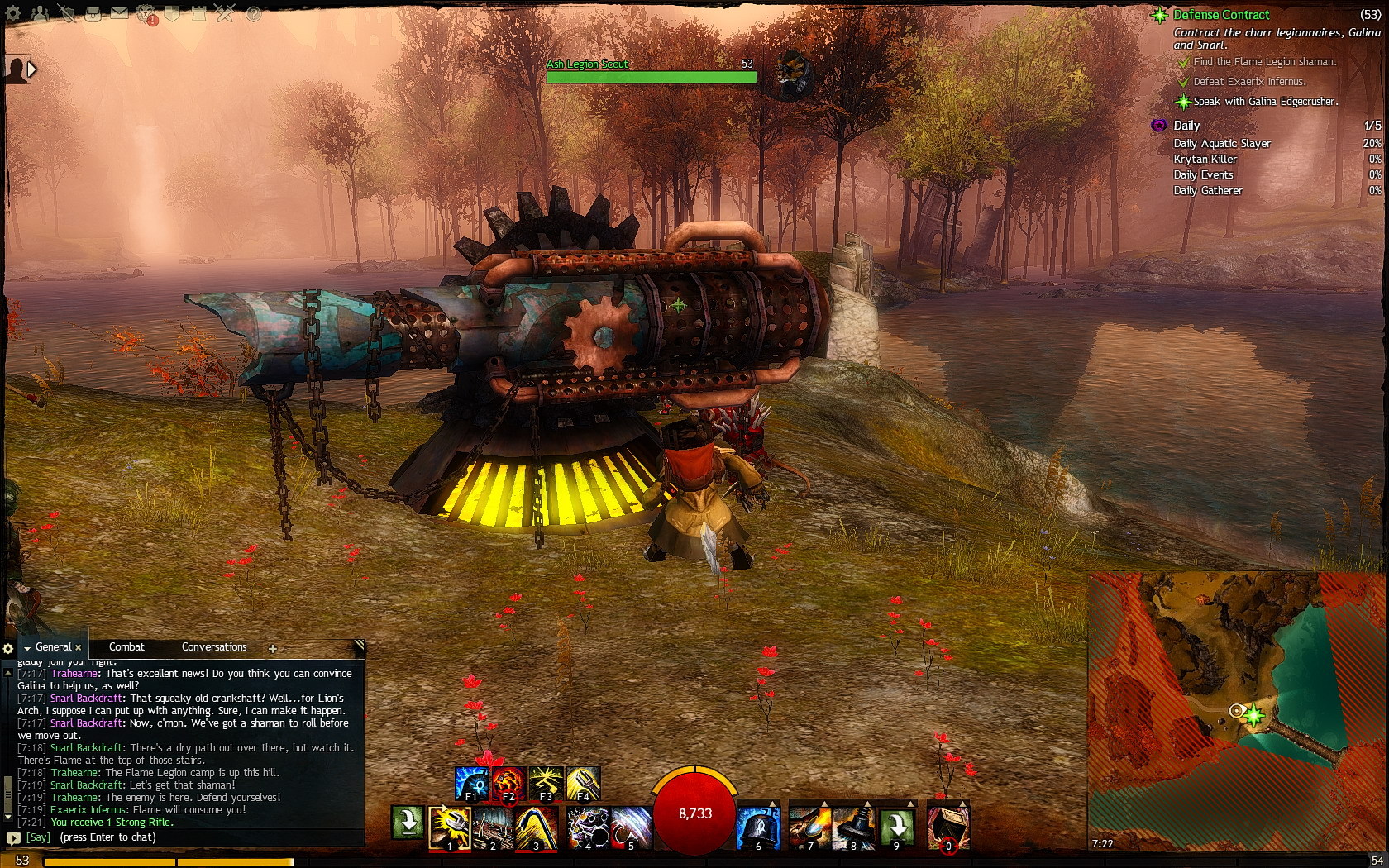
Task: Open the game menu gear icon
Action: (x=13, y=13)
